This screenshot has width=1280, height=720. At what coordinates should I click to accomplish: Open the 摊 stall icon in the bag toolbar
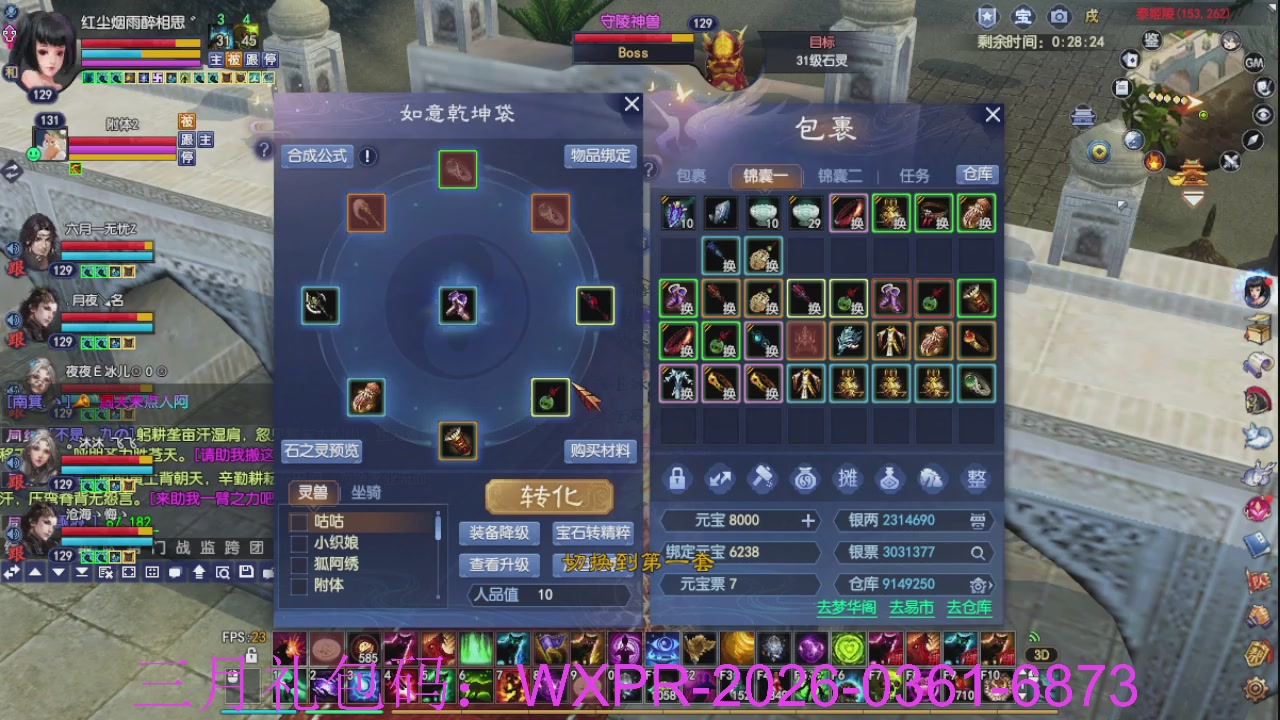pyautogui.click(x=848, y=479)
